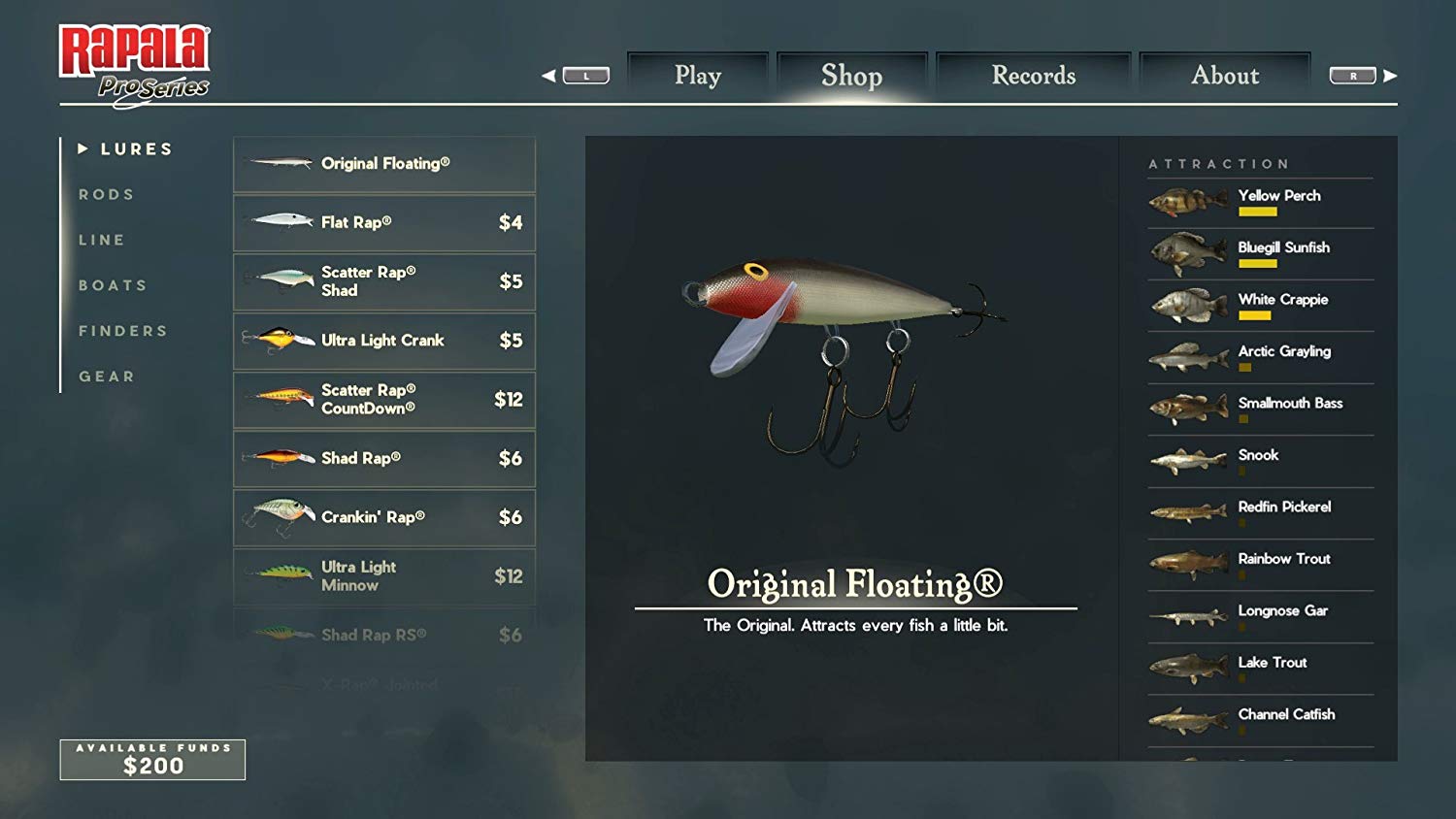
Task: Open the Shop tab
Action: pyautogui.click(x=851, y=75)
